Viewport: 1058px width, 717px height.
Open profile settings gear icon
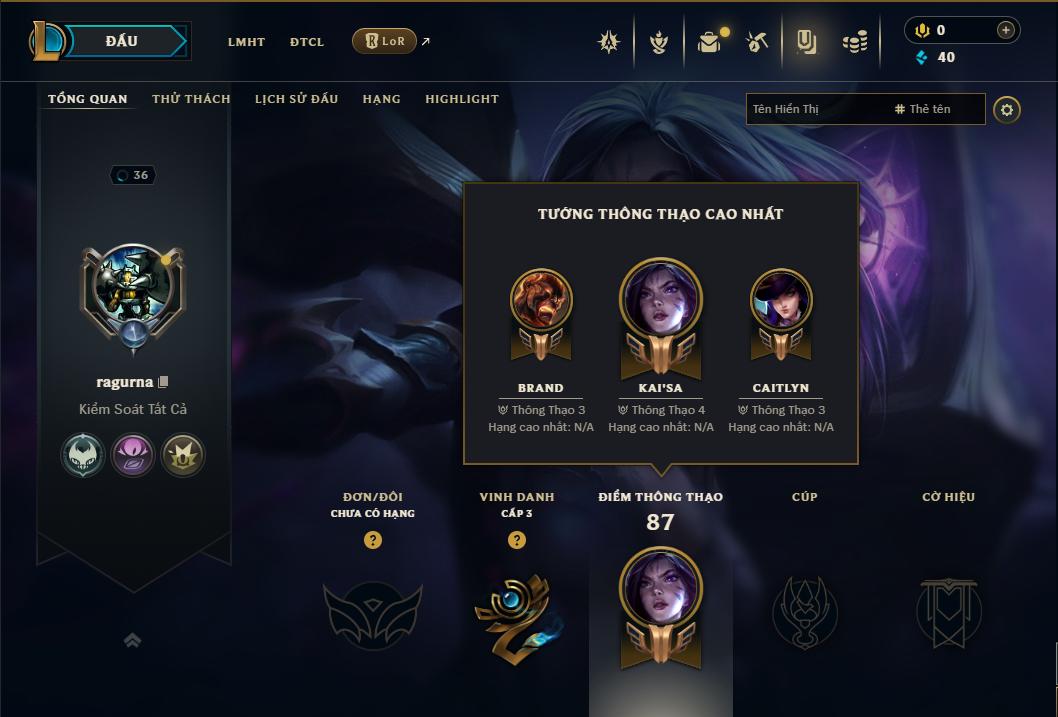click(1007, 109)
